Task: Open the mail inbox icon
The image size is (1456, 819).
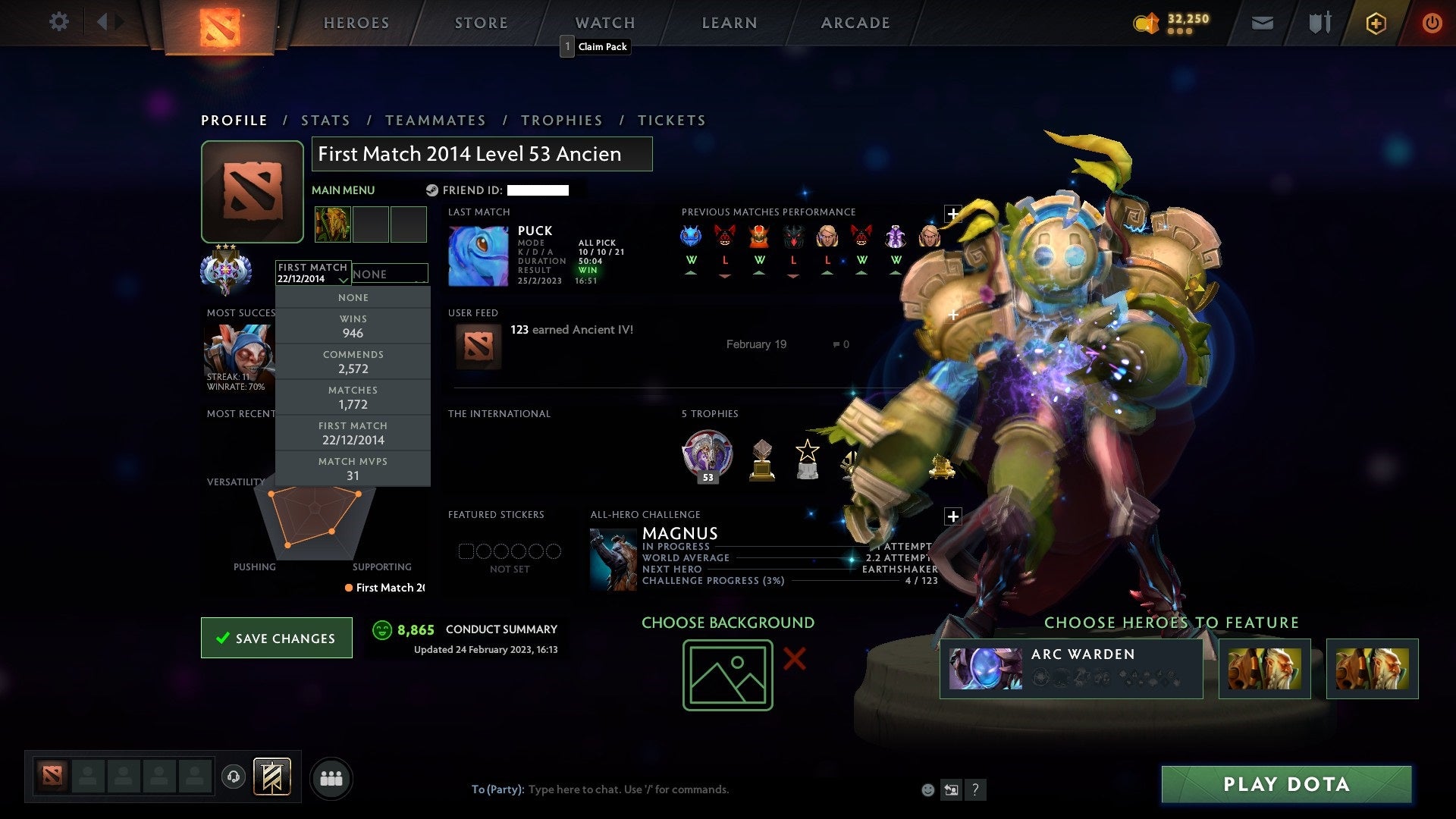Action: click(1262, 23)
